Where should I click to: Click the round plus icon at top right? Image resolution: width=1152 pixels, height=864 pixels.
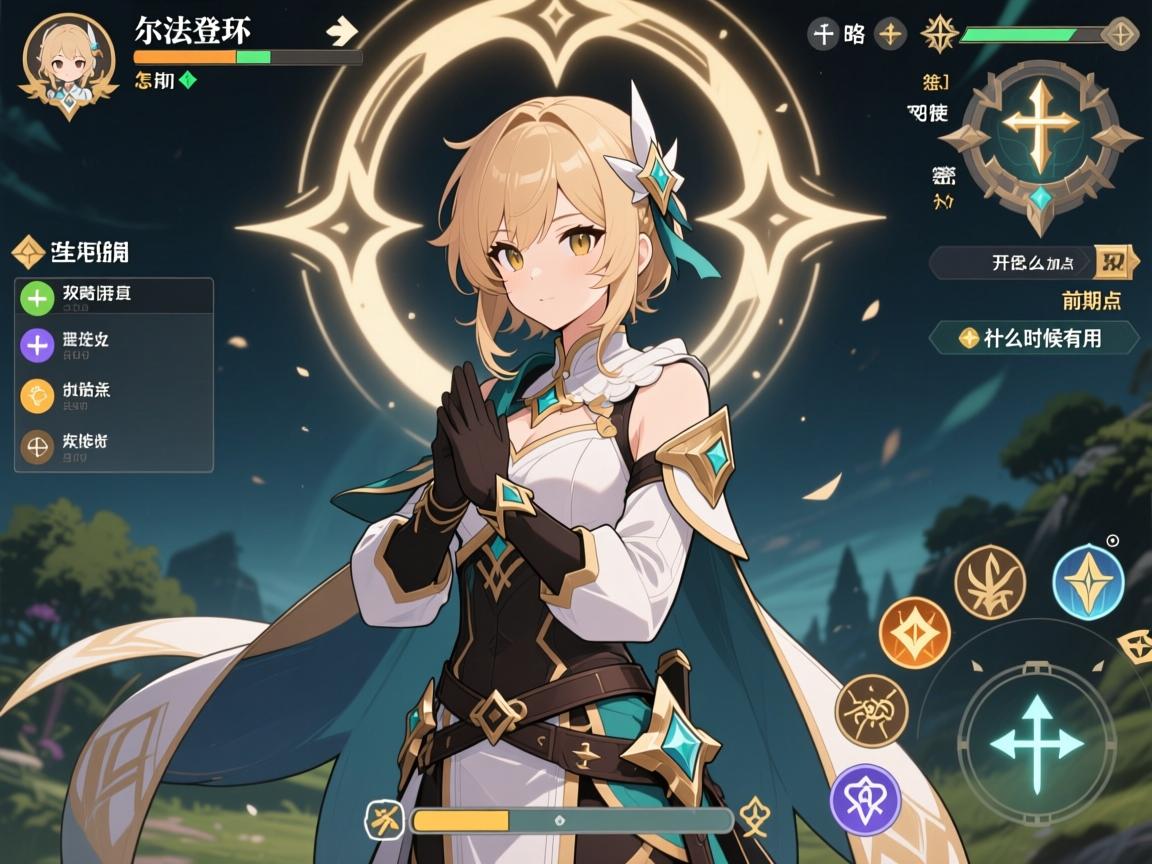point(890,35)
